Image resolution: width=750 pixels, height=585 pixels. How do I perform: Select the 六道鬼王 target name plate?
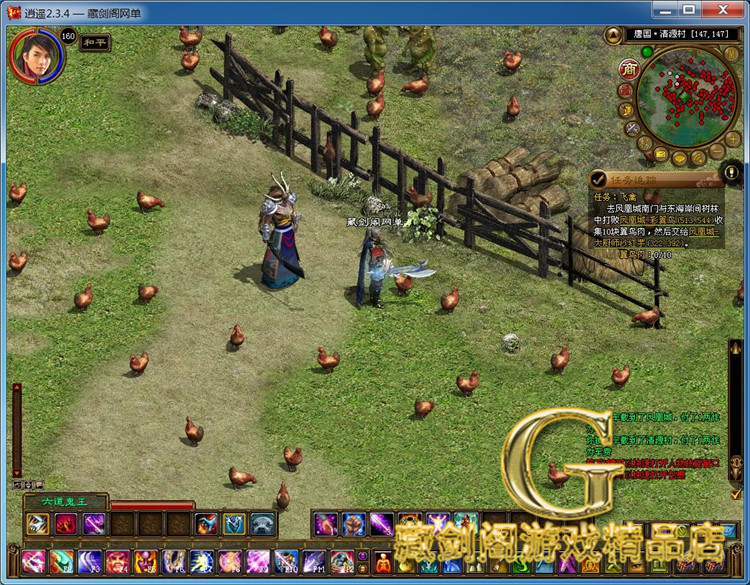point(62,501)
